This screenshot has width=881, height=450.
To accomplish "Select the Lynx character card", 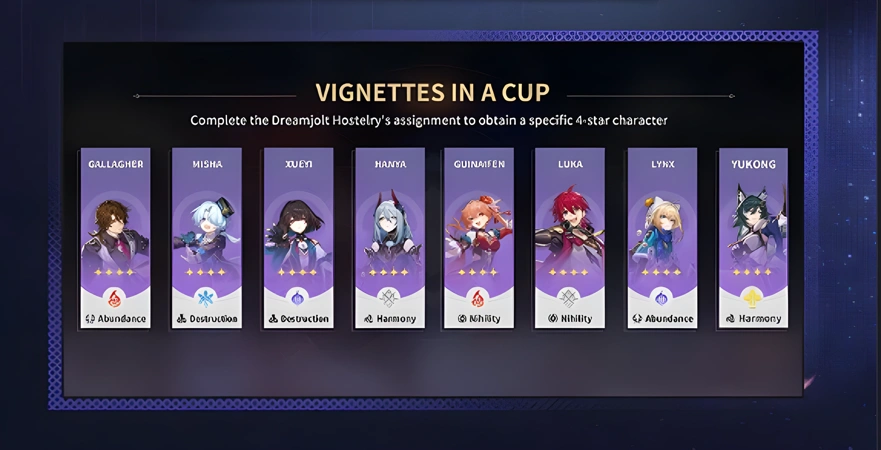I will 661,238.
